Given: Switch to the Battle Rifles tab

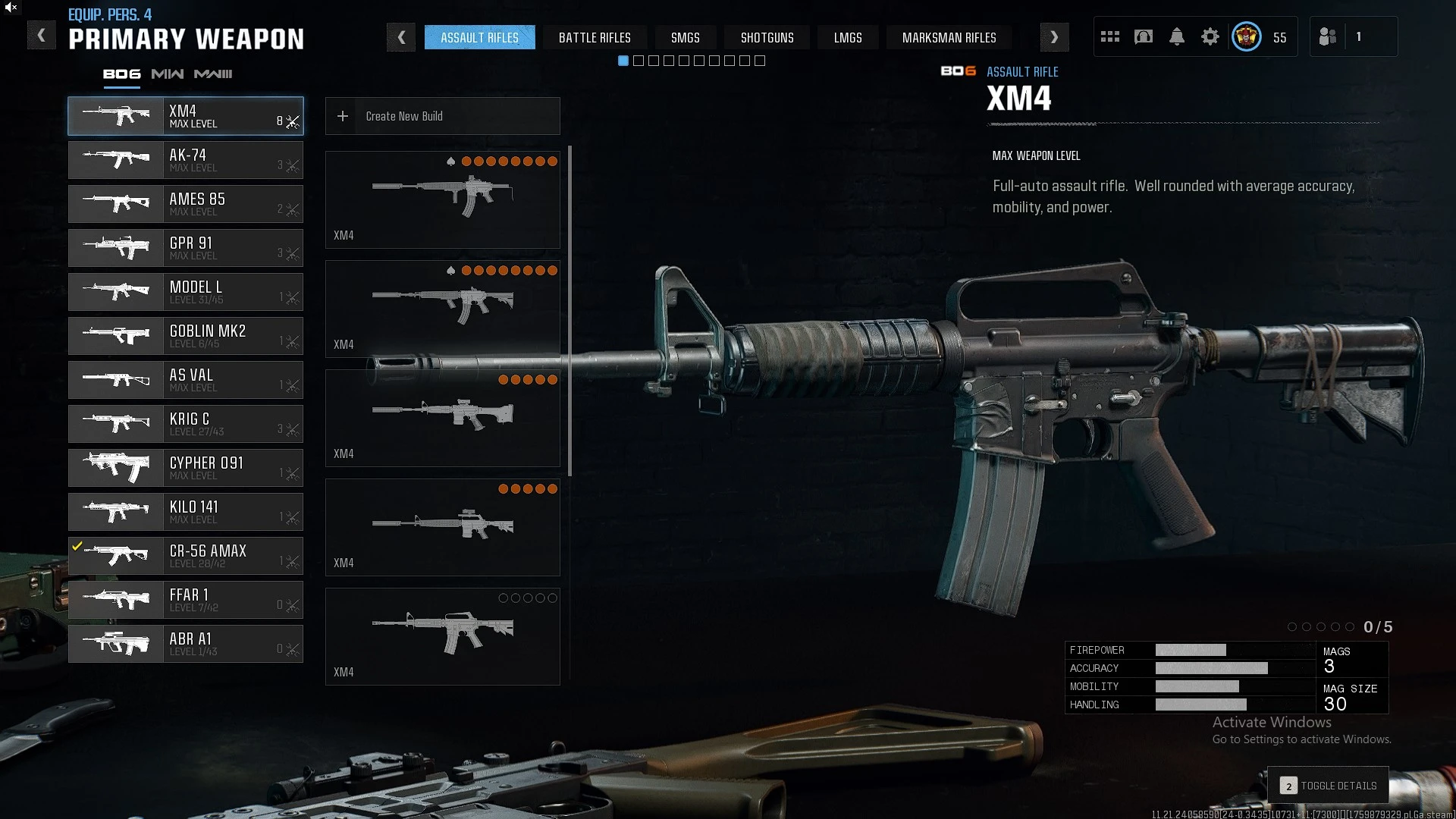Looking at the screenshot, I should pyautogui.click(x=595, y=37).
